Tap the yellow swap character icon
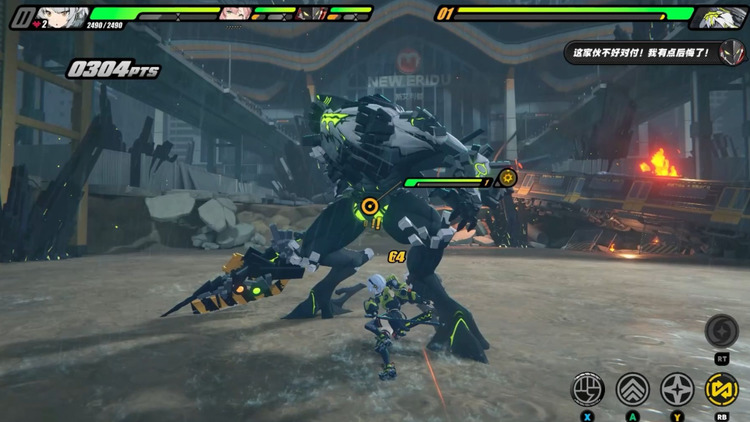The image size is (750, 422). tap(722, 389)
